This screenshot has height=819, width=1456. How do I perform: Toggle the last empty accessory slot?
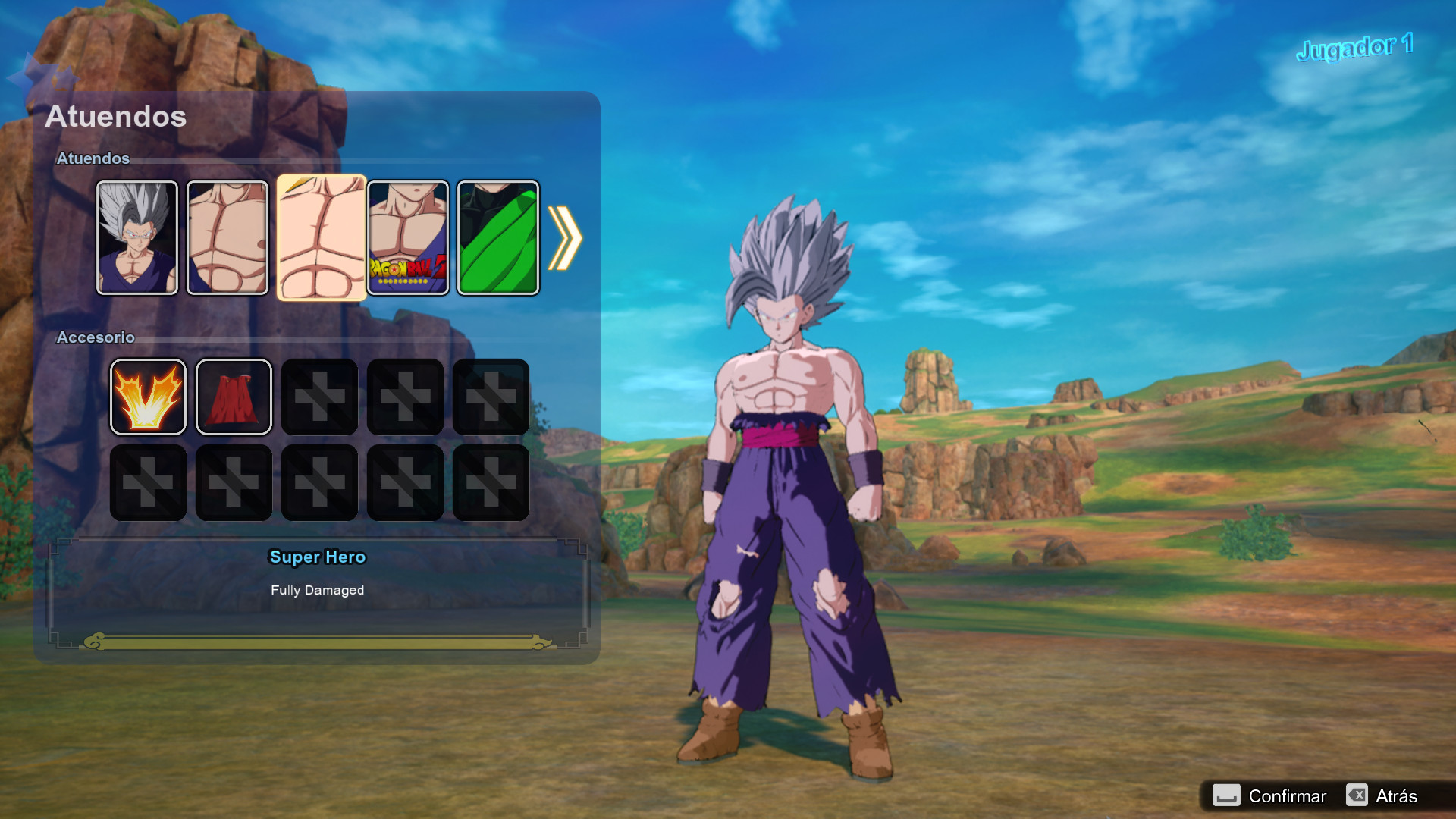(491, 482)
